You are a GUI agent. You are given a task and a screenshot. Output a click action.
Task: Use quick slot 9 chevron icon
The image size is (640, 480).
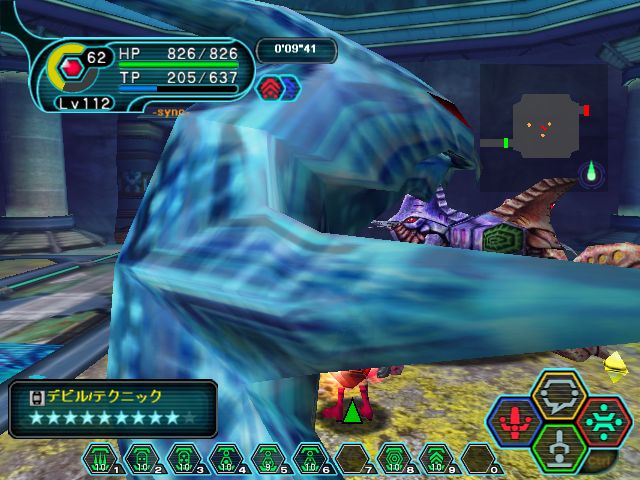pyautogui.click(x=436, y=458)
